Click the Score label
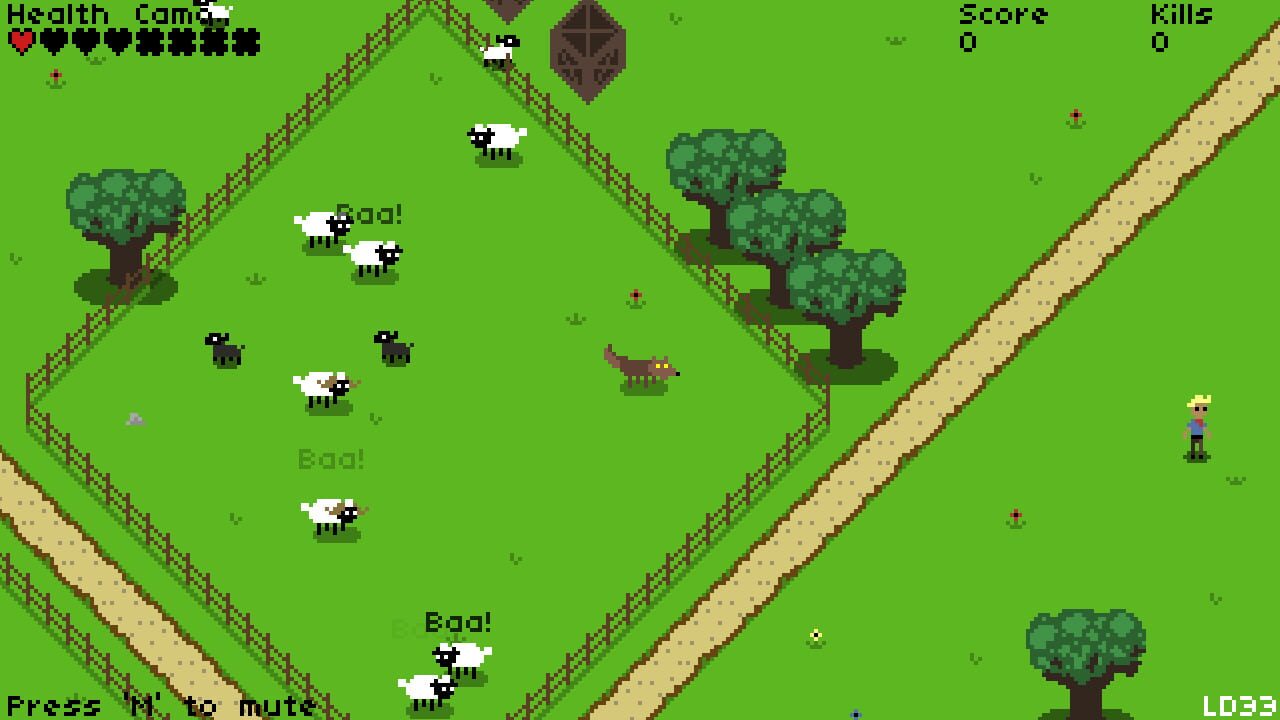 [1003, 14]
